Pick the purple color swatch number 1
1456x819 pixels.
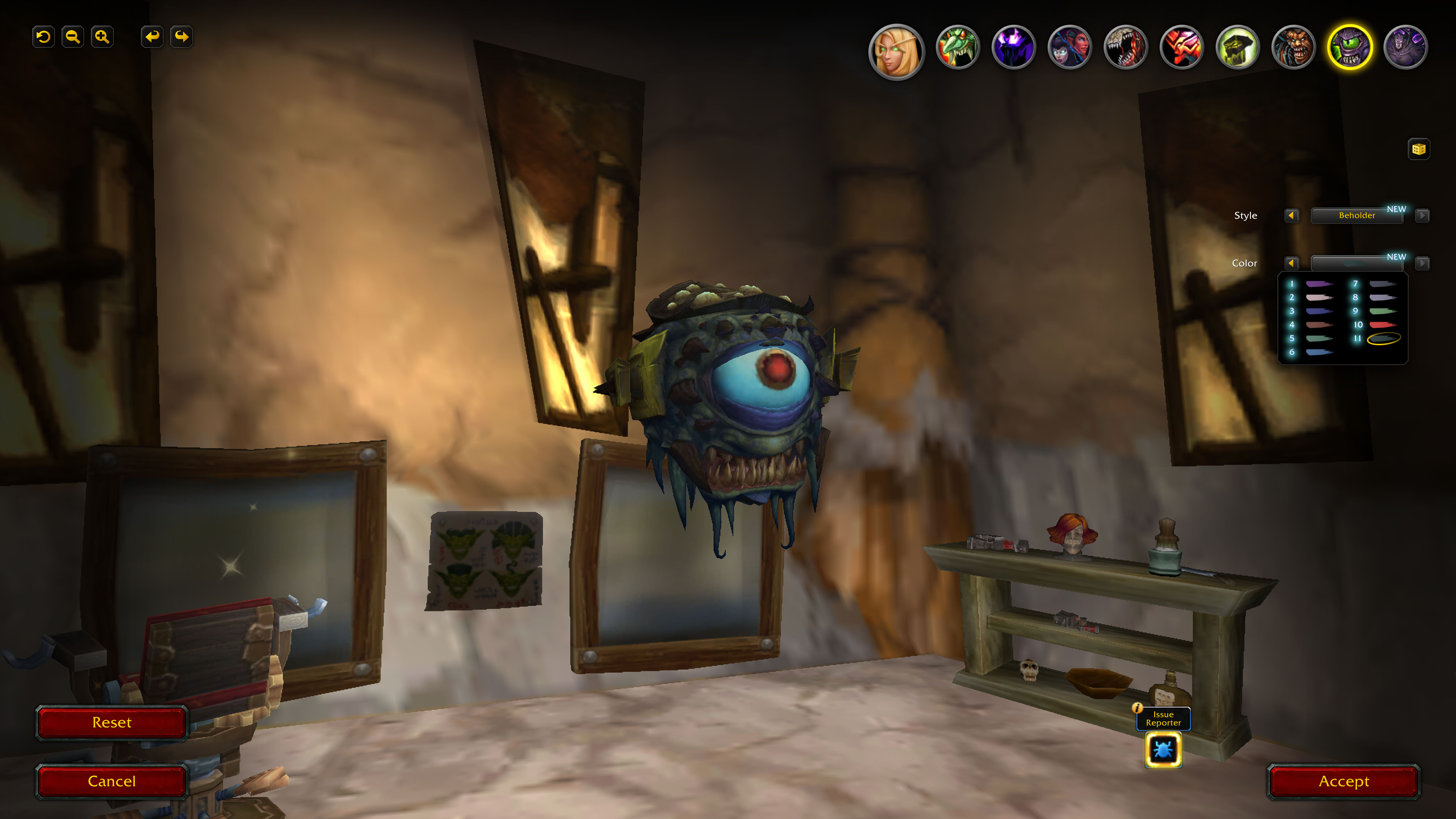(x=1319, y=284)
